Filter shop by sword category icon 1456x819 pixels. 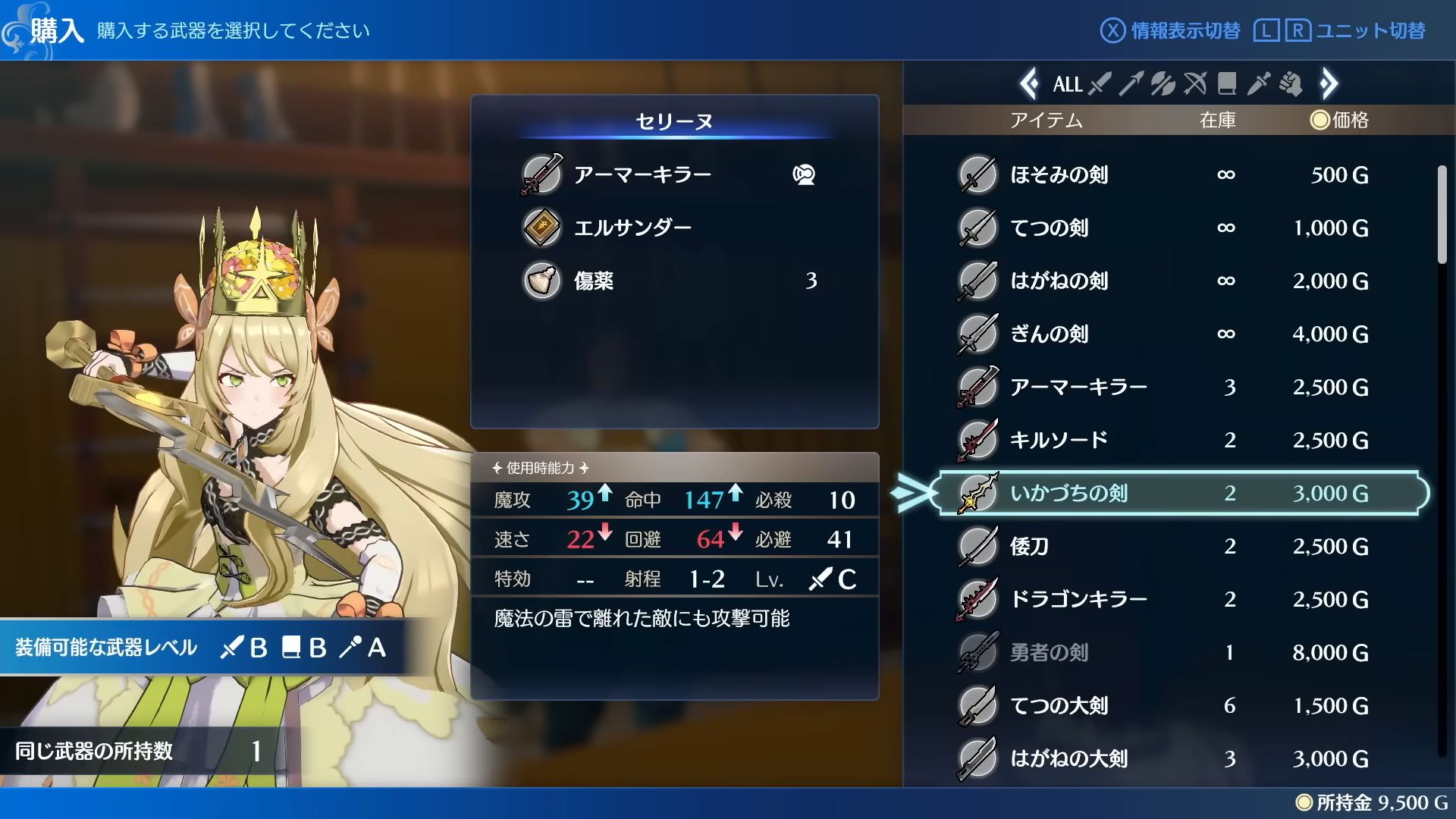[1100, 84]
